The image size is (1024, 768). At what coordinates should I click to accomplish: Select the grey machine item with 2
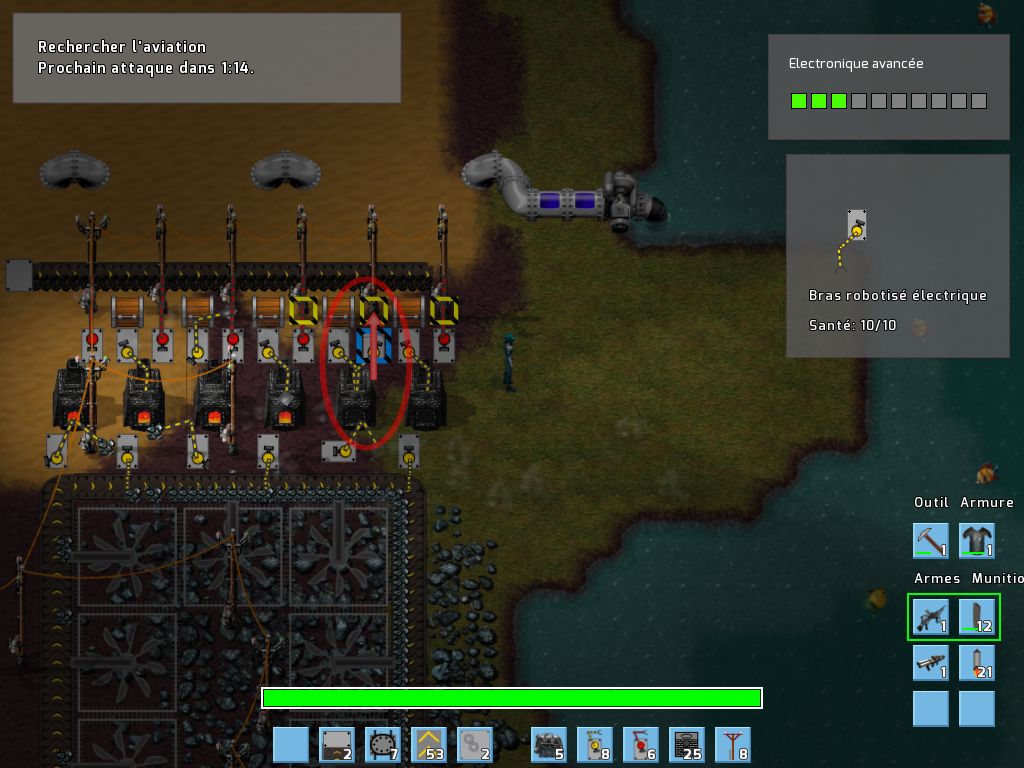[x=337, y=745]
